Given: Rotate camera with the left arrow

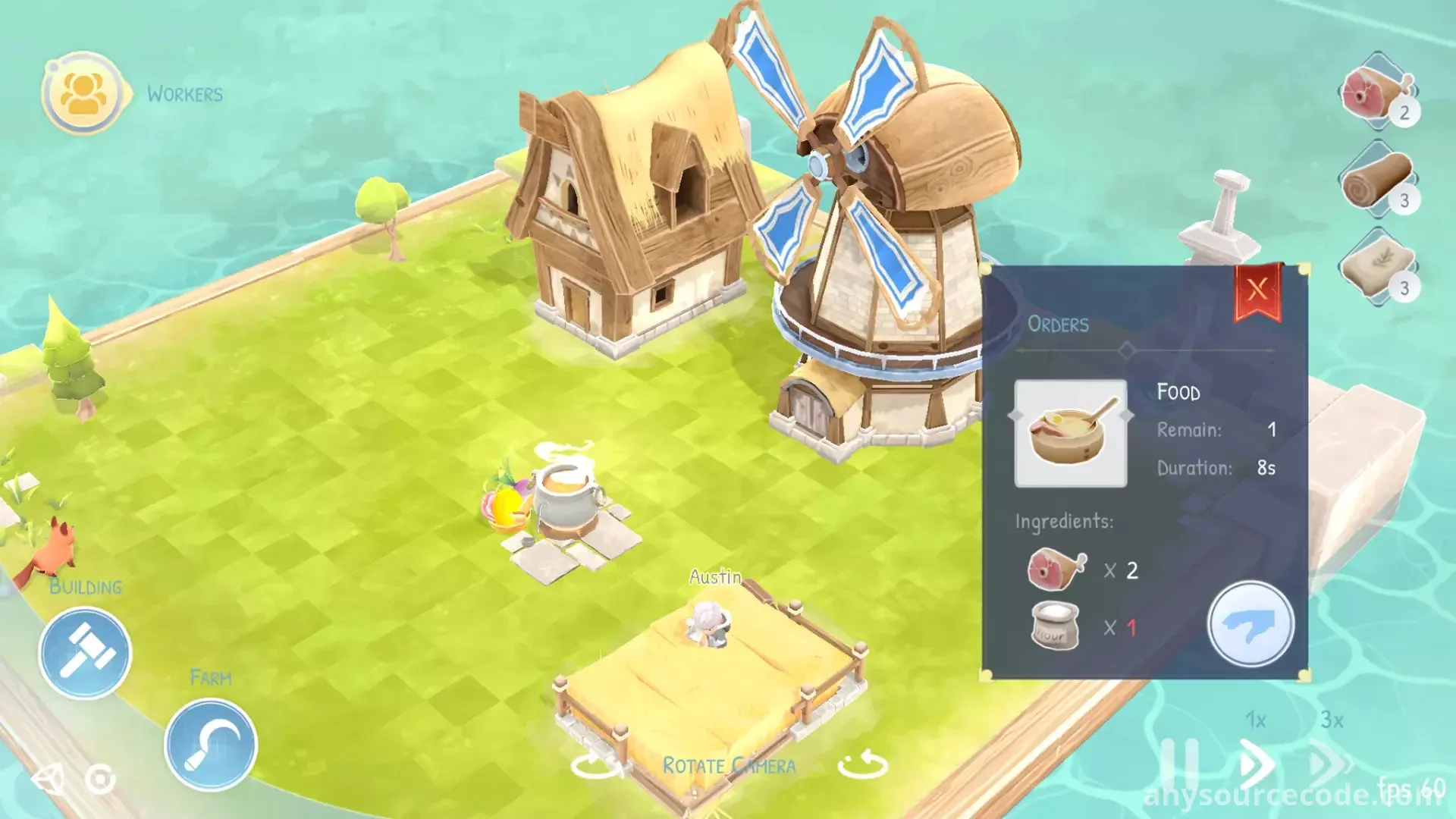Looking at the screenshot, I should click(x=595, y=764).
